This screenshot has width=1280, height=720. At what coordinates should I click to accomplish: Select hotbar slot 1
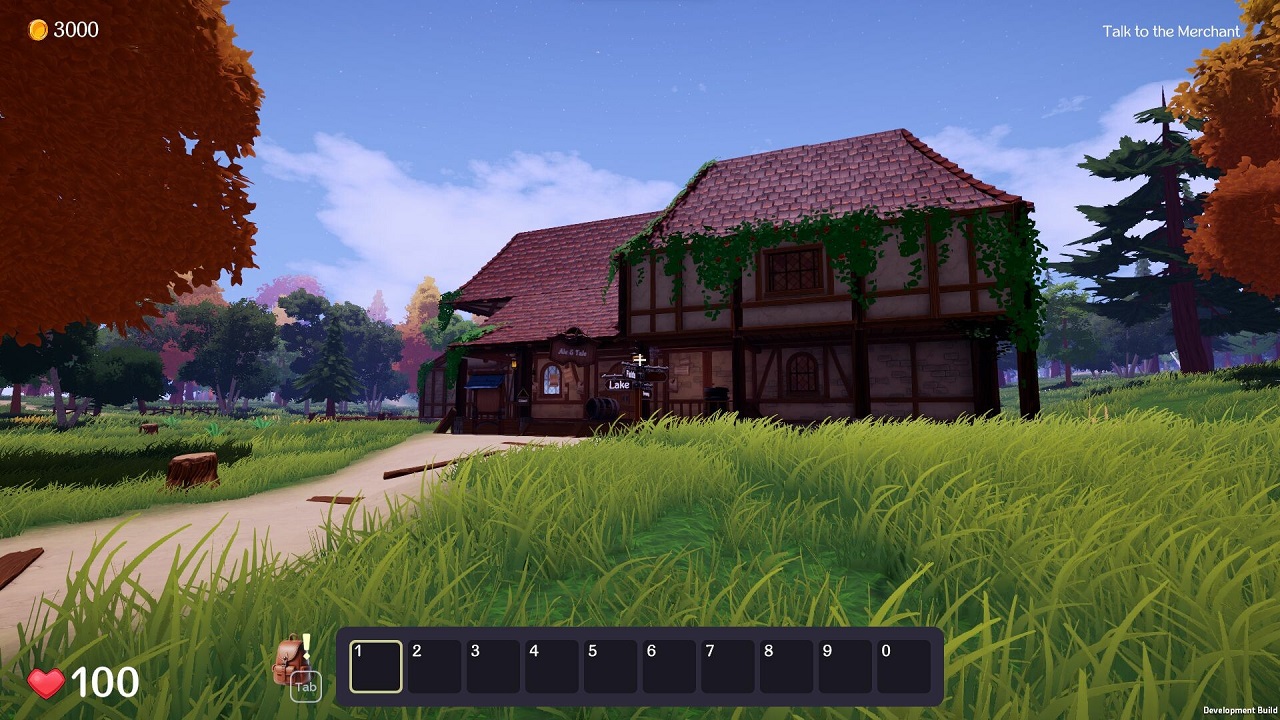[x=375, y=666]
